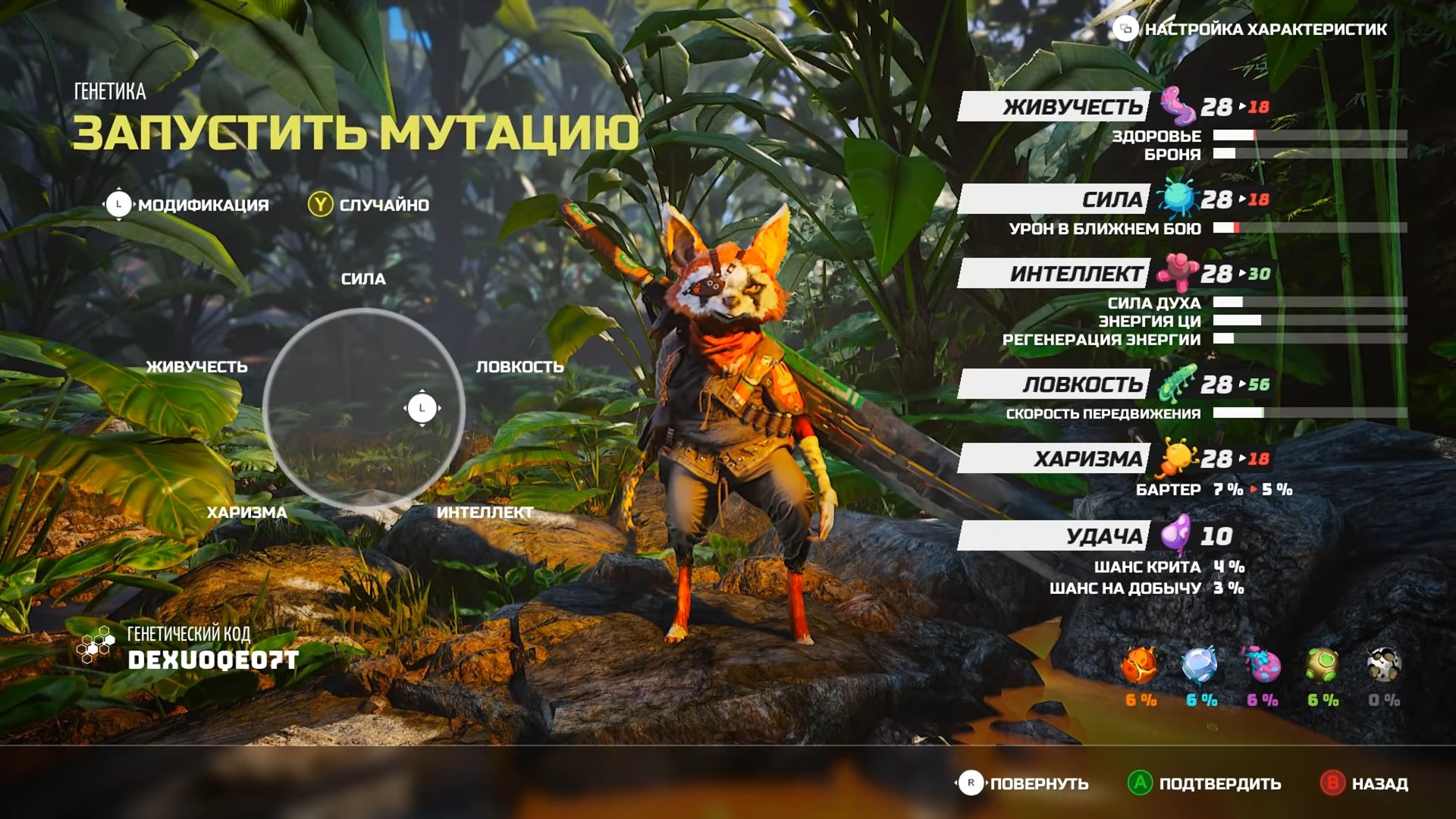This screenshot has width=1456, height=819.
Task: Open Настройка характеристик at the top
Action: click(1251, 30)
